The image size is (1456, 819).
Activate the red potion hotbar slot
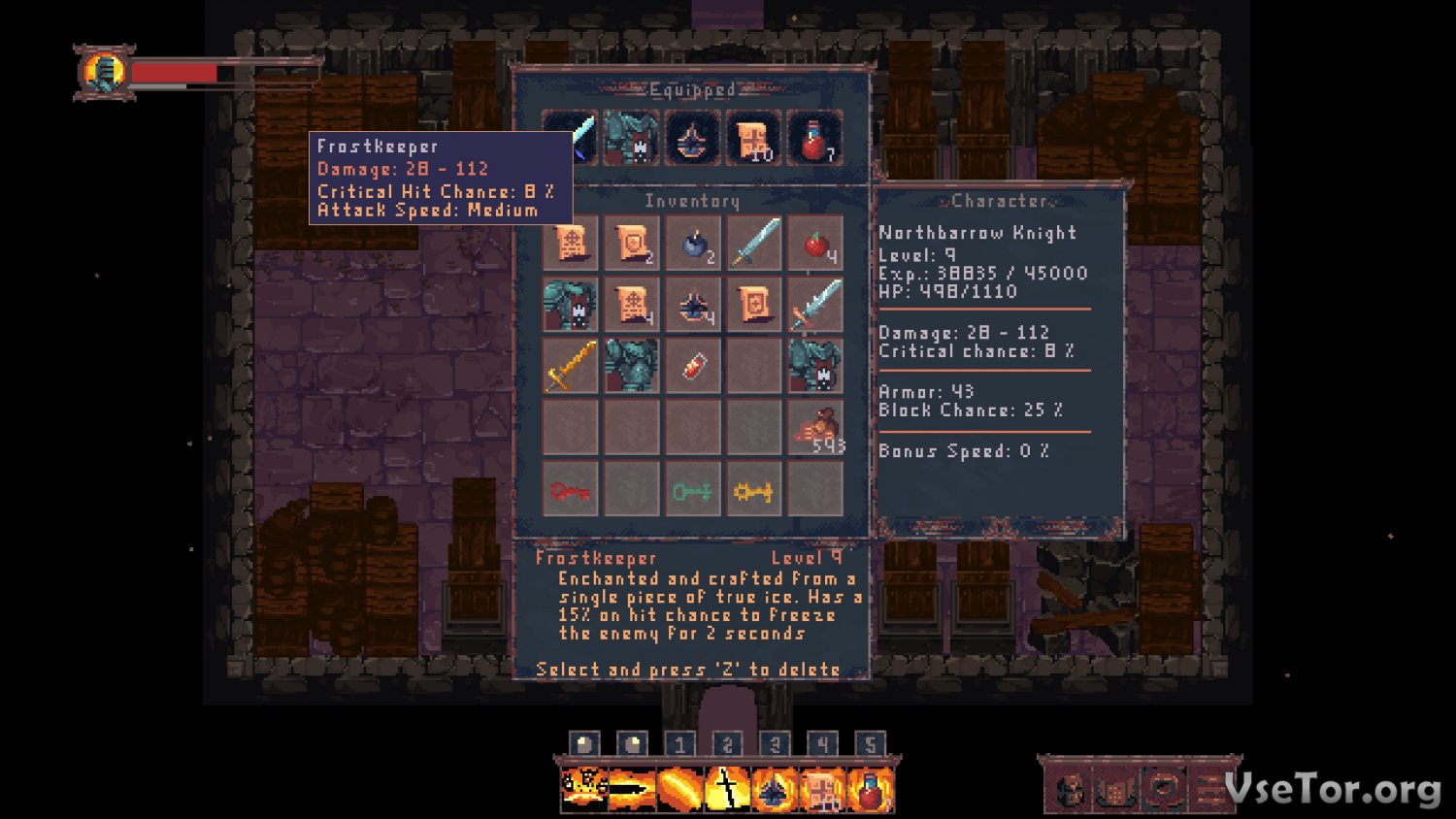pyautogui.click(x=871, y=789)
